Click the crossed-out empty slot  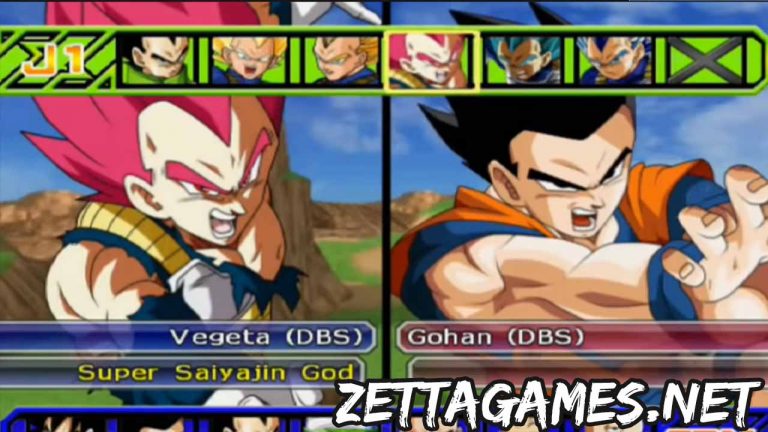[706, 60]
